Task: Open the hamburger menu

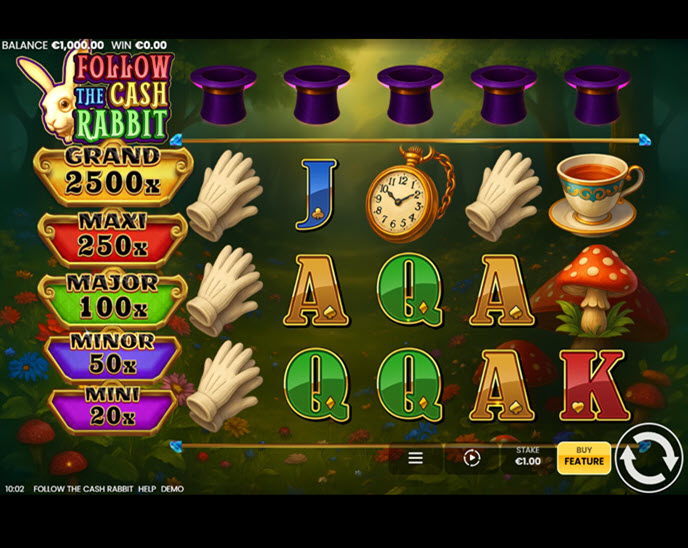Action: tap(415, 458)
